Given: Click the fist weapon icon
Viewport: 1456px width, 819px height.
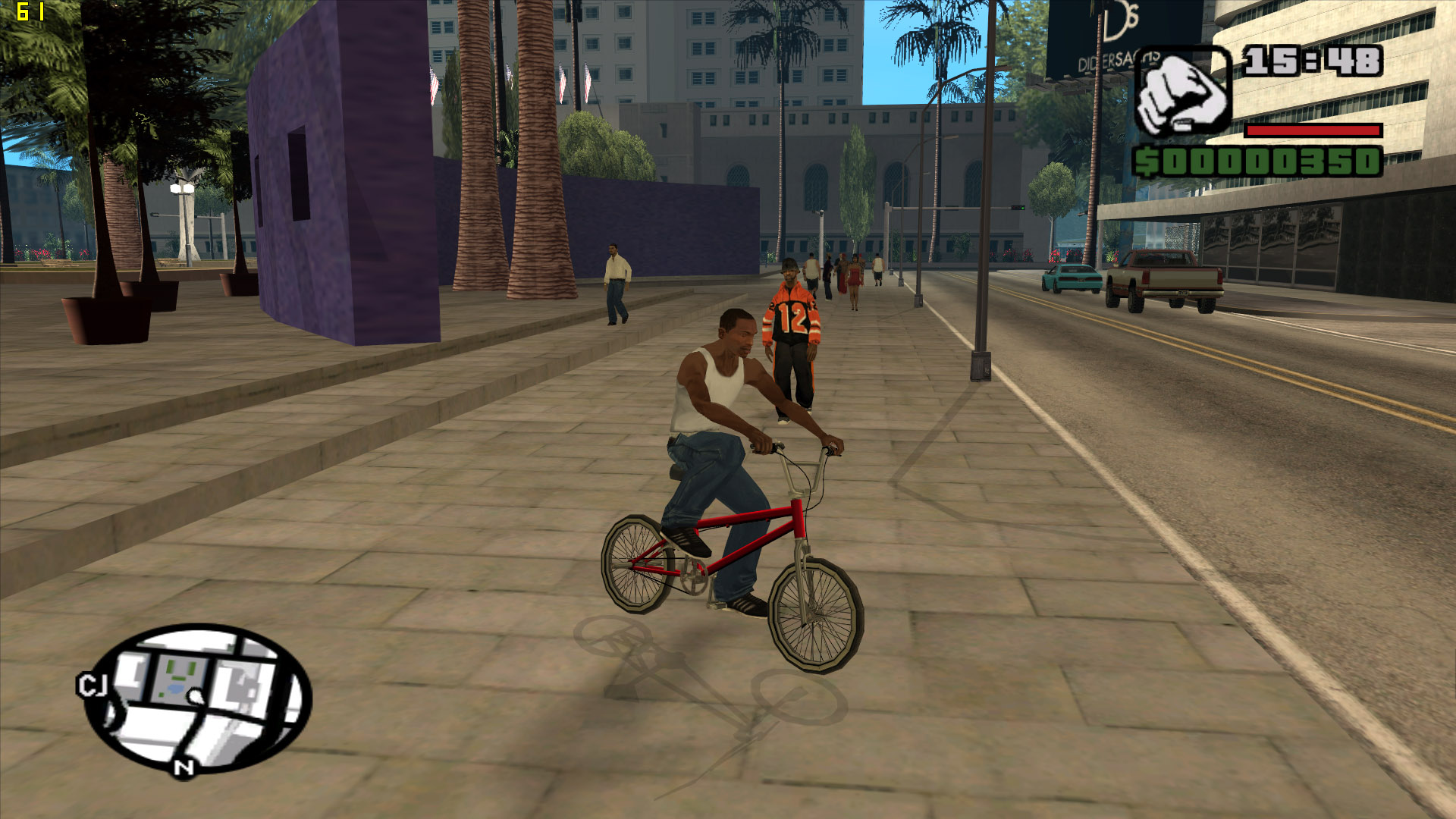Looking at the screenshot, I should 1181,92.
